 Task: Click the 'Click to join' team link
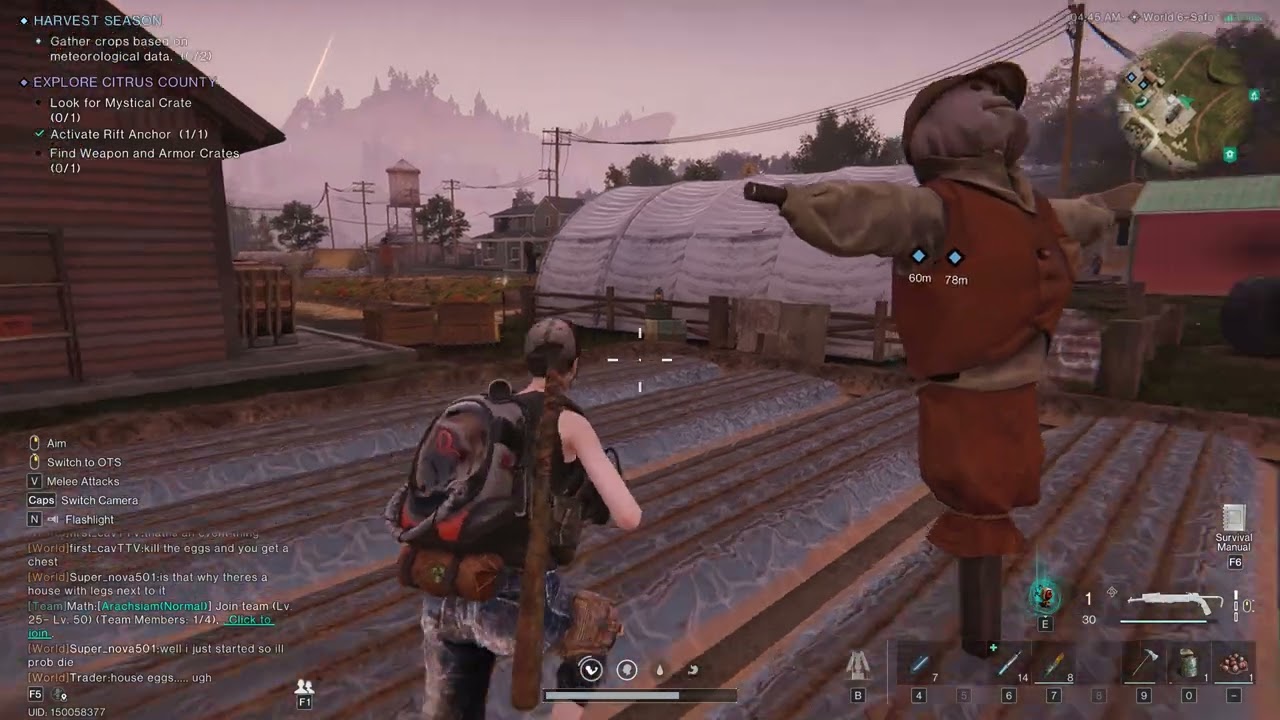(x=249, y=620)
